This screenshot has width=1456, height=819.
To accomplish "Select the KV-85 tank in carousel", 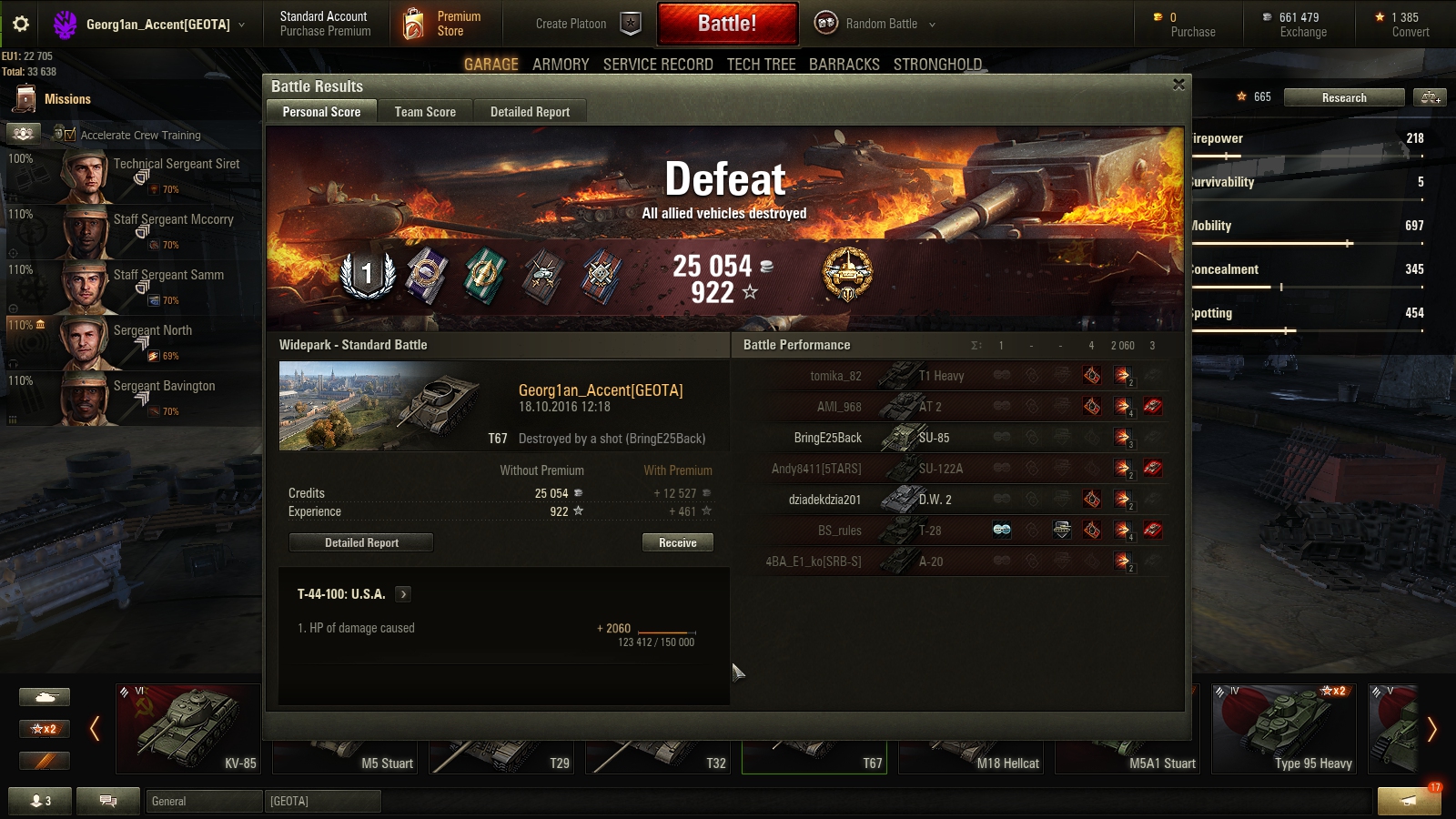I will pos(188,728).
